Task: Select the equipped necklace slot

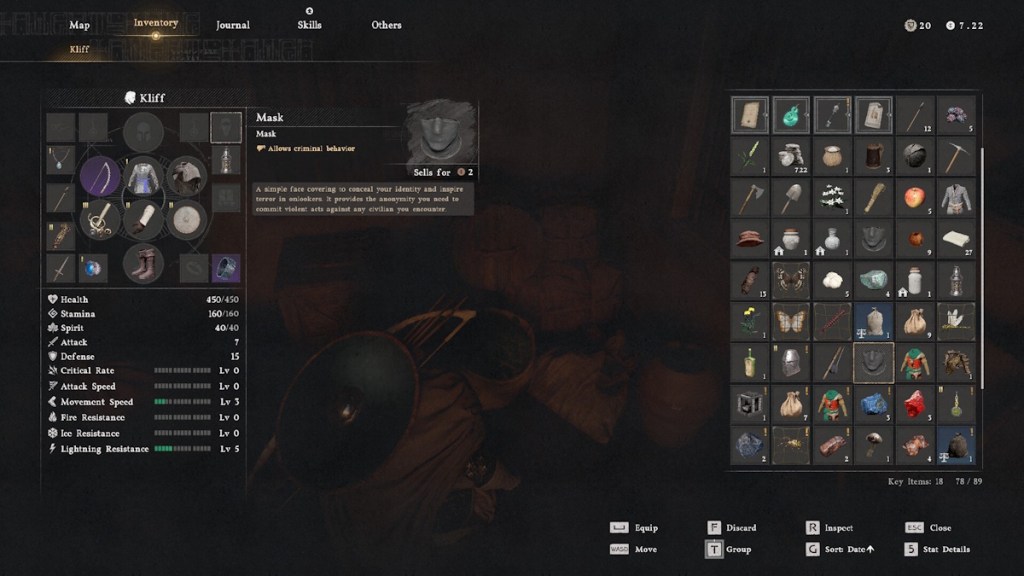Action: point(62,159)
